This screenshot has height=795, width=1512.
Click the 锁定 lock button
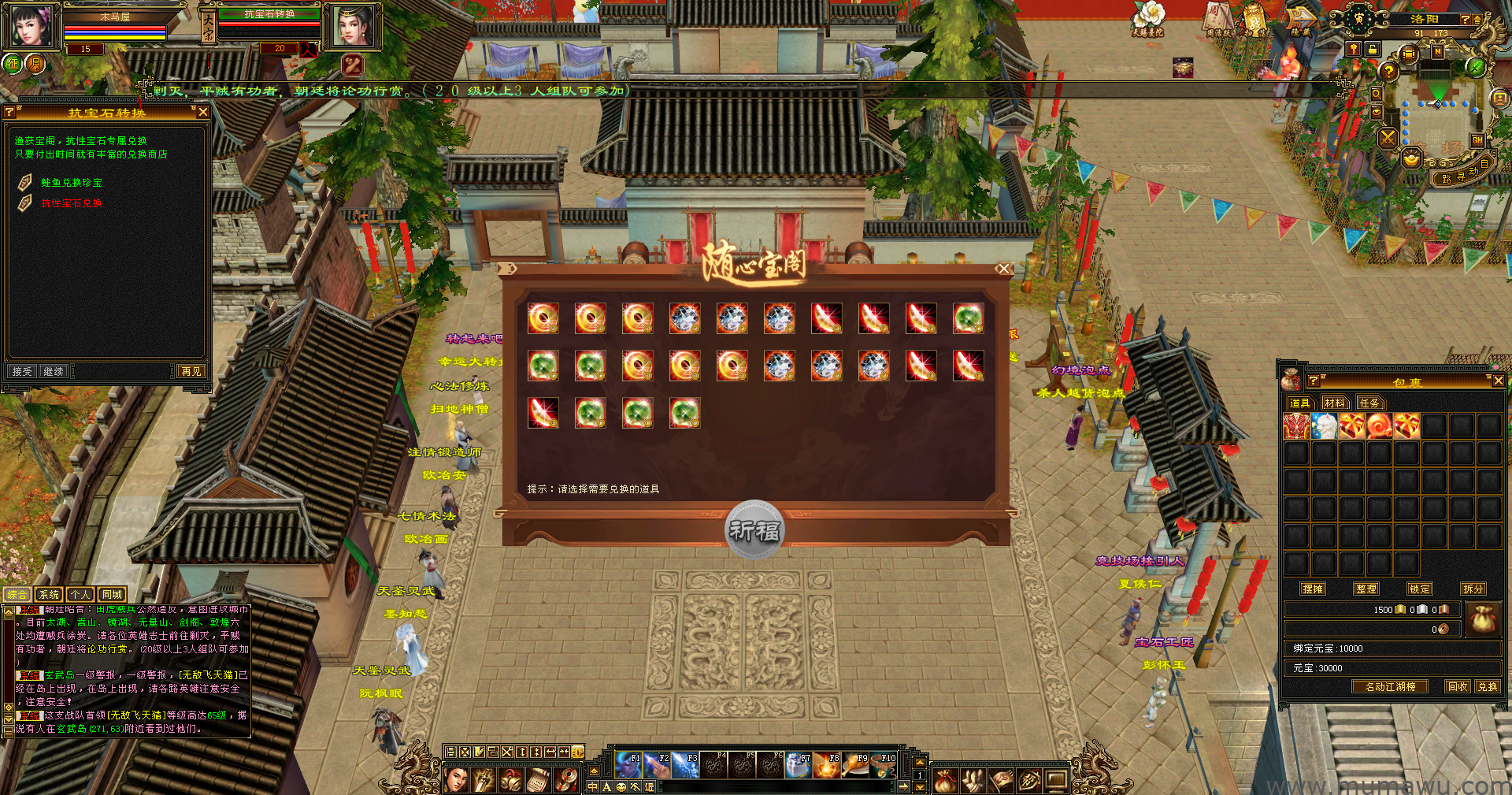pyautogui.click(x=1420, y=589)
